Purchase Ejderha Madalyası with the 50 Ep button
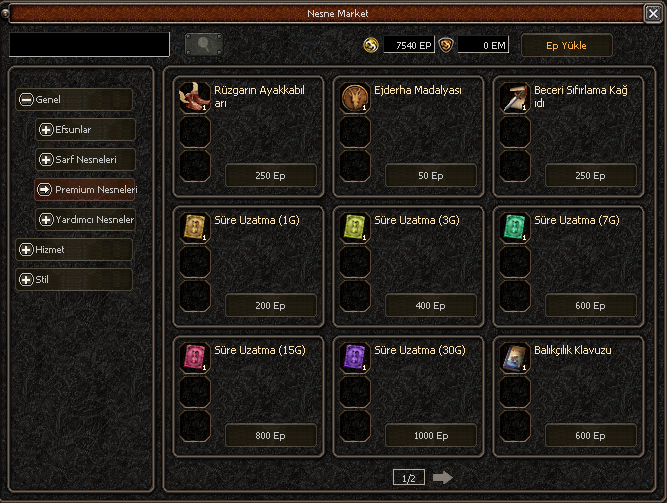The image size is (667, 503). coord(430,176)
